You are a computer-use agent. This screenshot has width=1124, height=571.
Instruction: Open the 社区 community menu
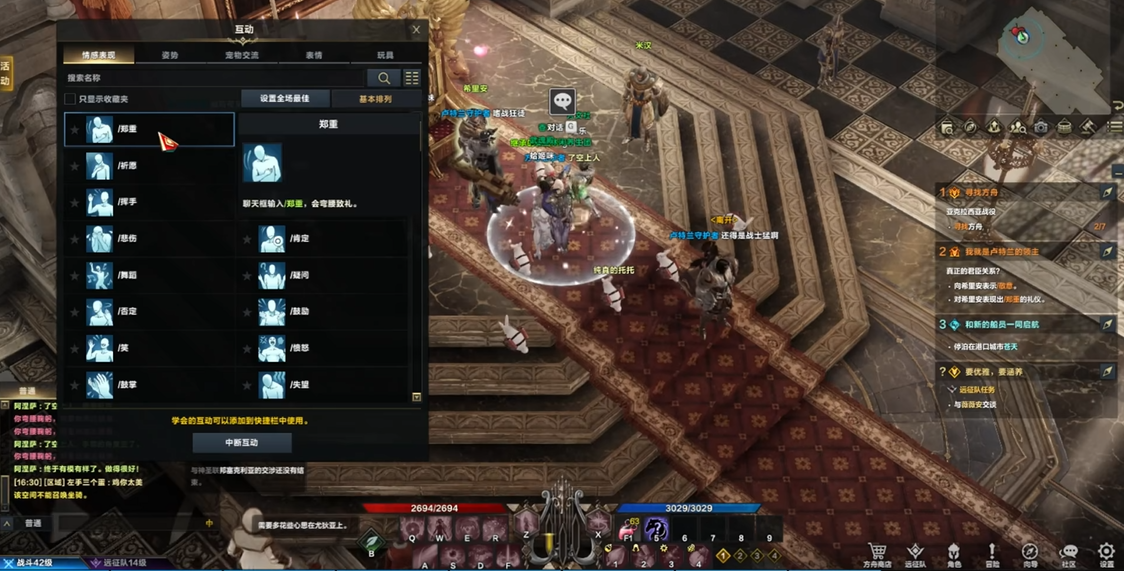click(x=1068, y=555)
